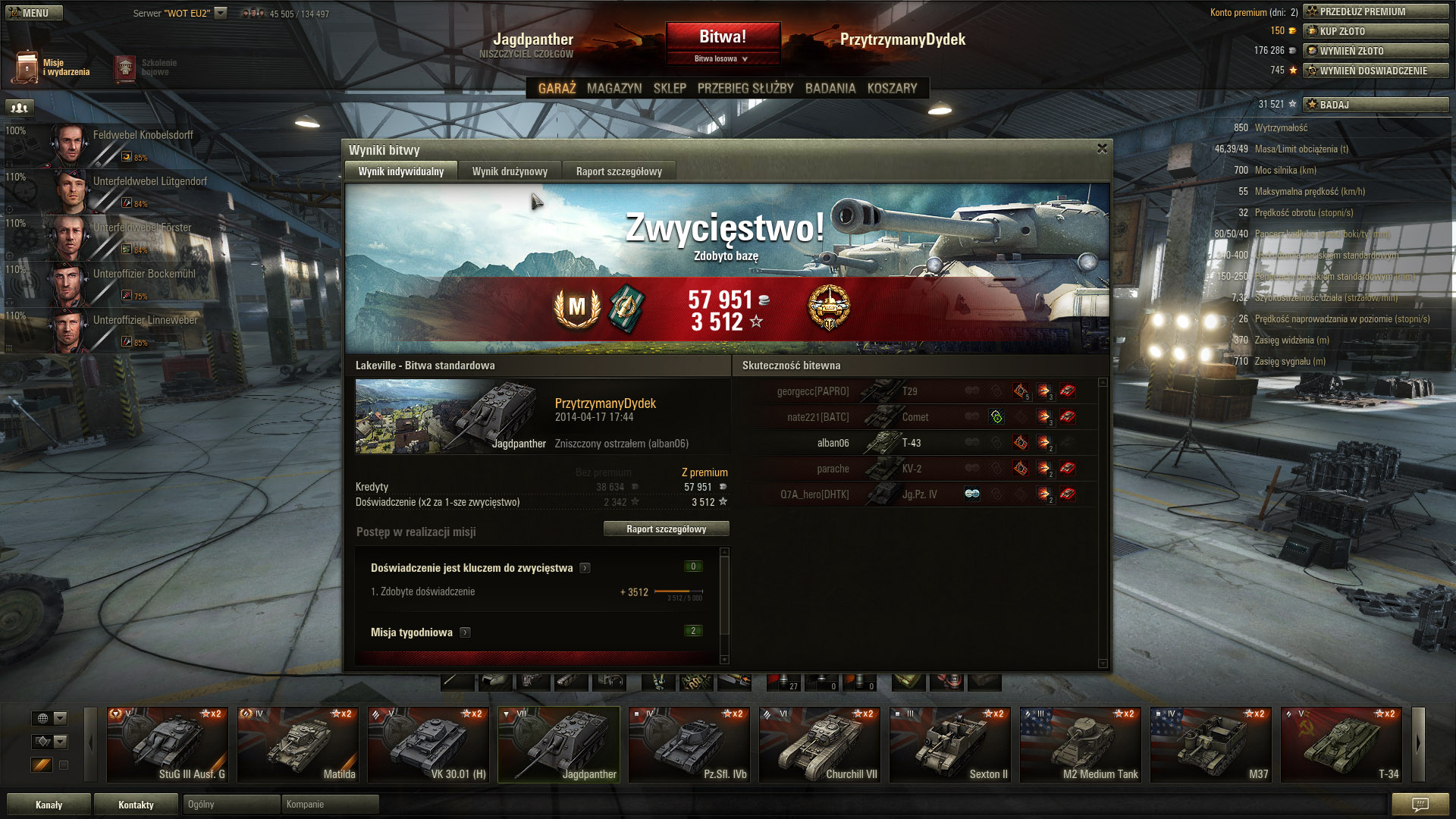Choose the KUP ZŁOTO button
1456x819 pixels.
(x=1376, y=31)
